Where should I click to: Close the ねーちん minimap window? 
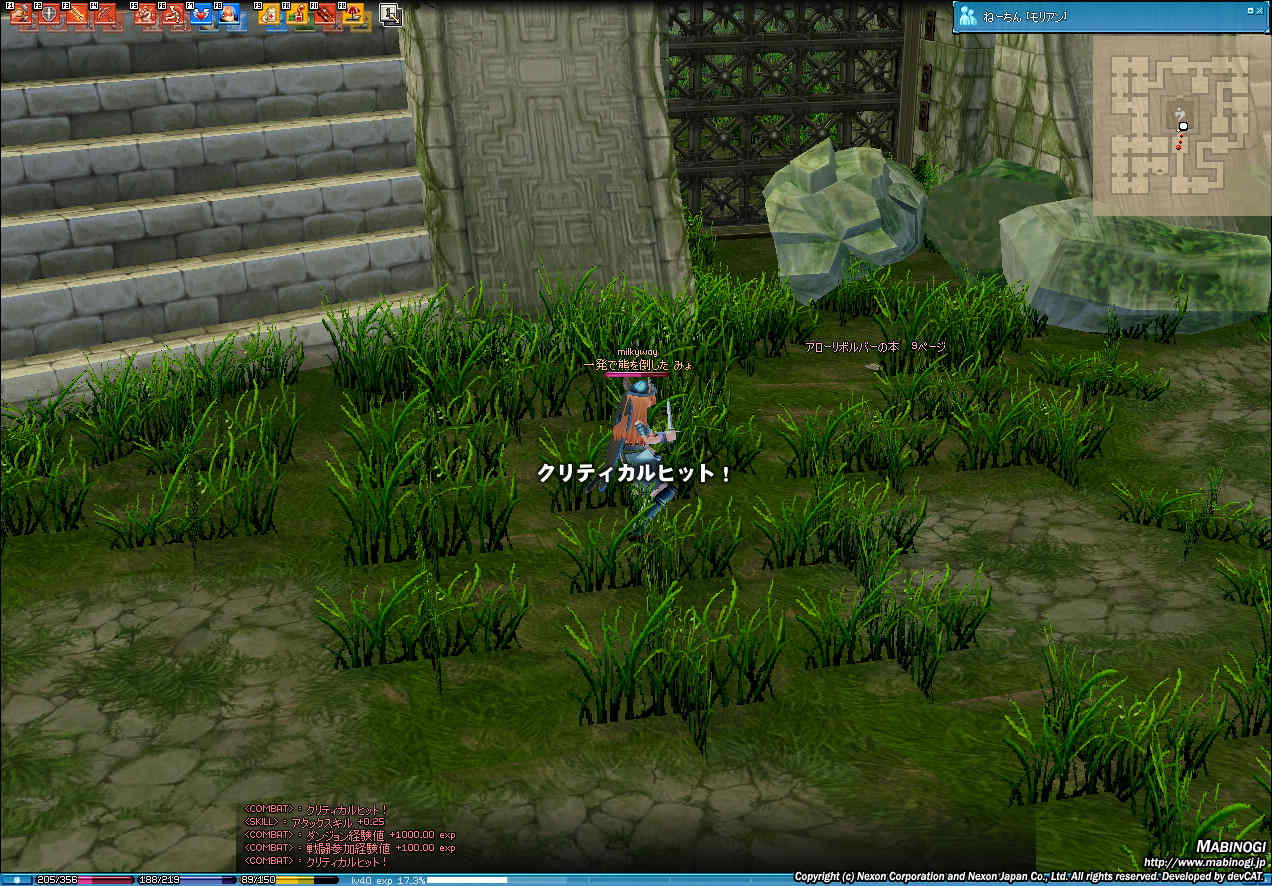[1261, 10]
